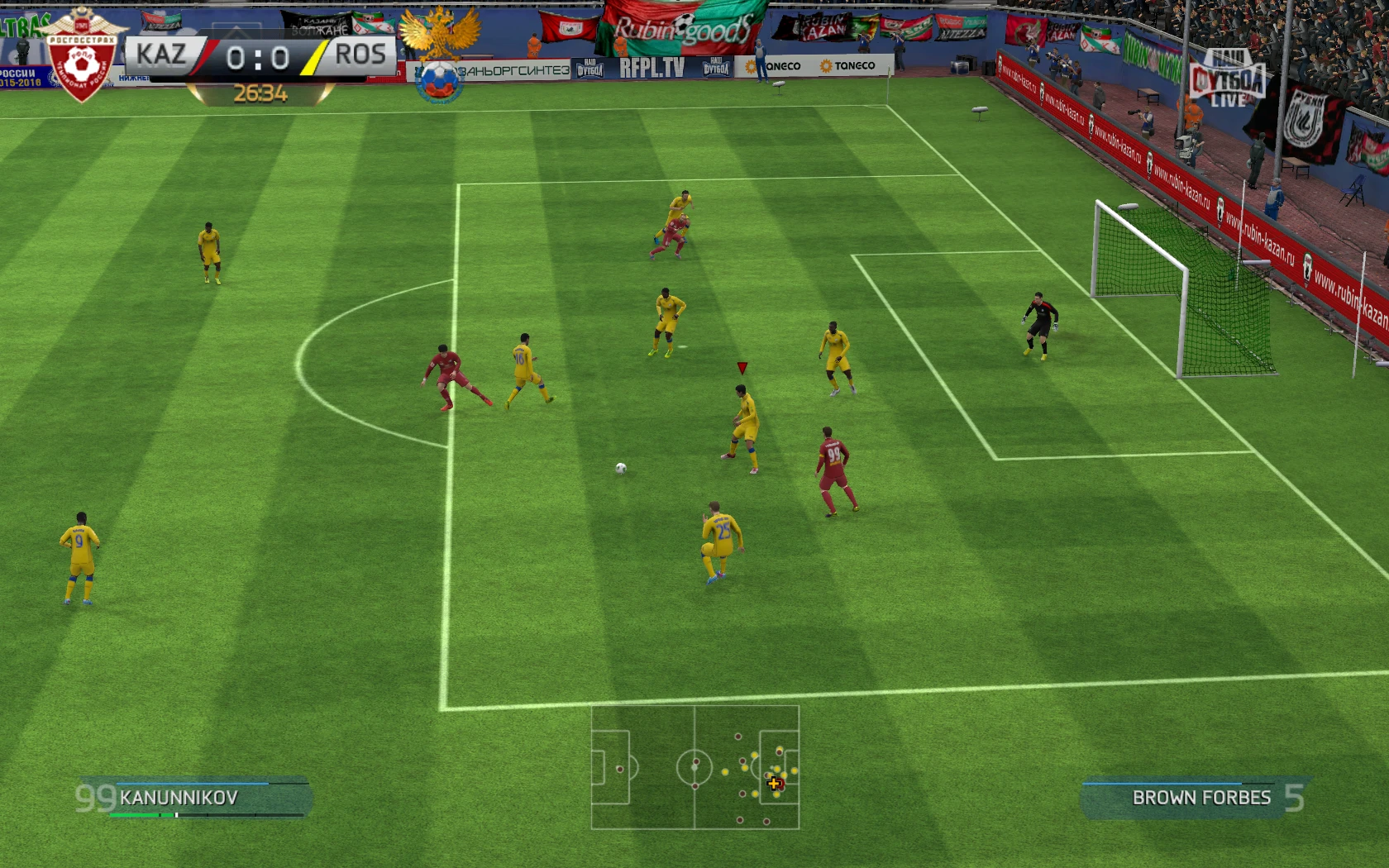Select the BROWN FORBES player name plate
This screenshot has height=868, width=1389.
1201,798
